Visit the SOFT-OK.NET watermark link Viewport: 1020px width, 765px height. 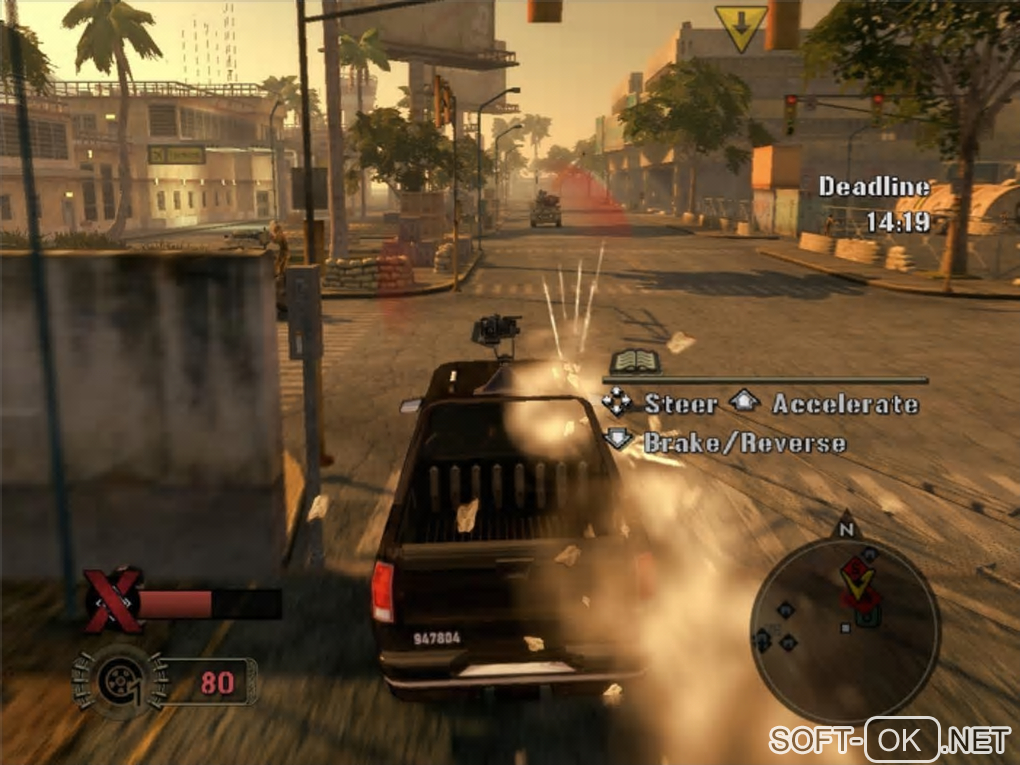coord(889,740)
